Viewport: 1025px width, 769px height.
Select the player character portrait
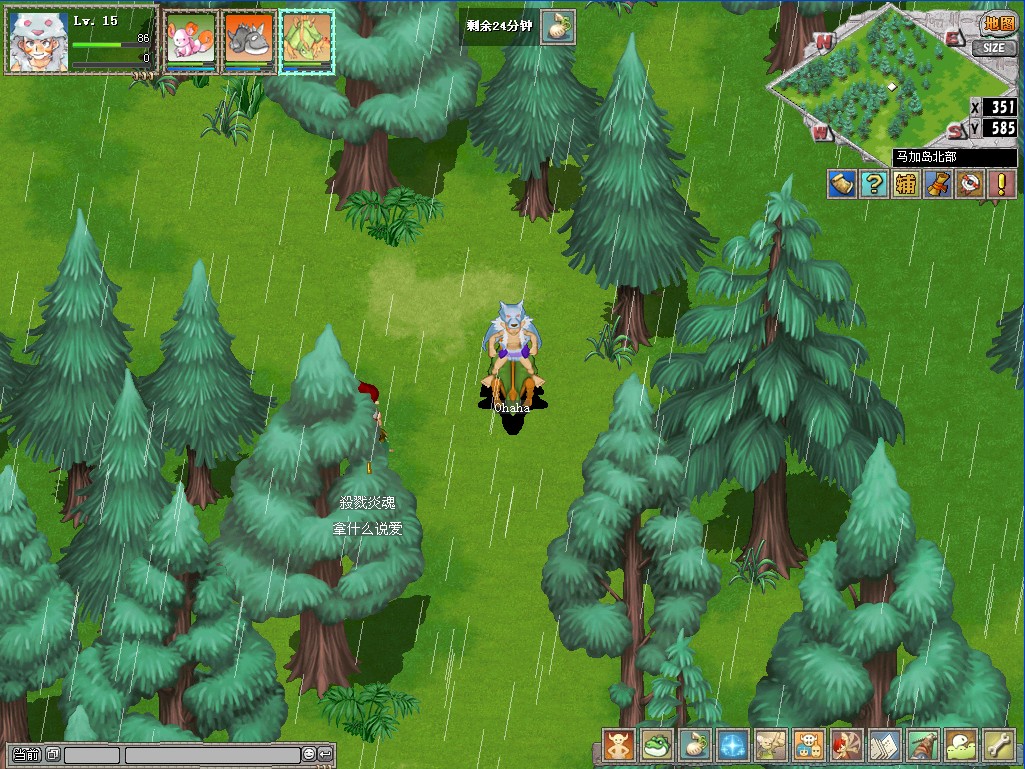pyautogui.click(x=38, y=42)
